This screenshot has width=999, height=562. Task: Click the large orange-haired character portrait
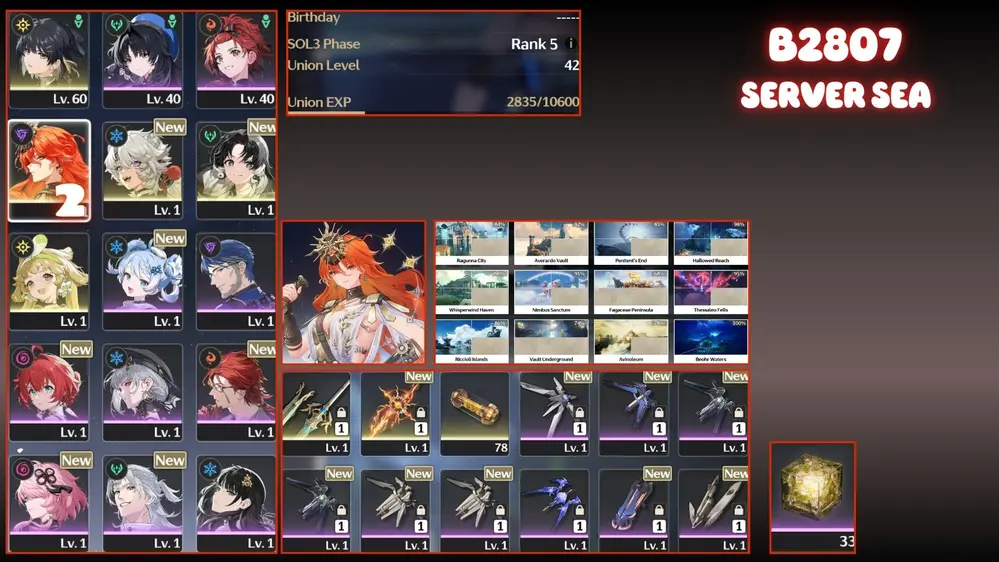(x=353, y=292)
